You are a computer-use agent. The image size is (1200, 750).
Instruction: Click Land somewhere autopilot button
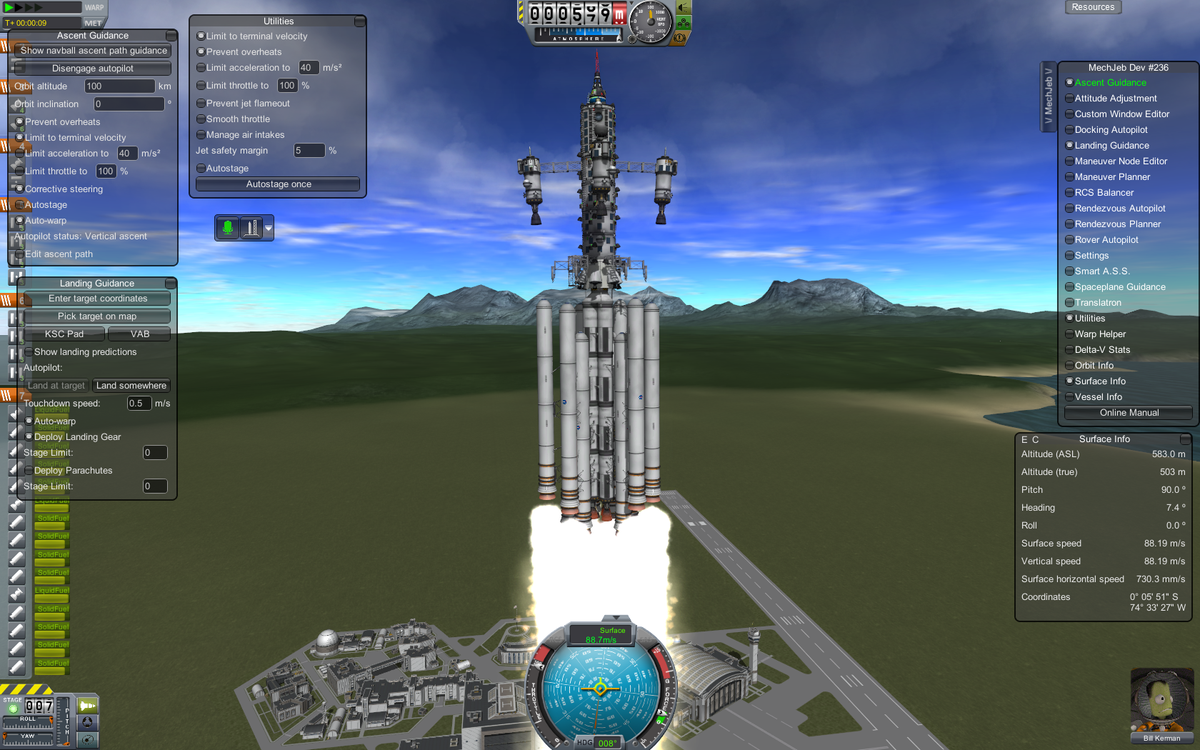[x=132, y=385]
